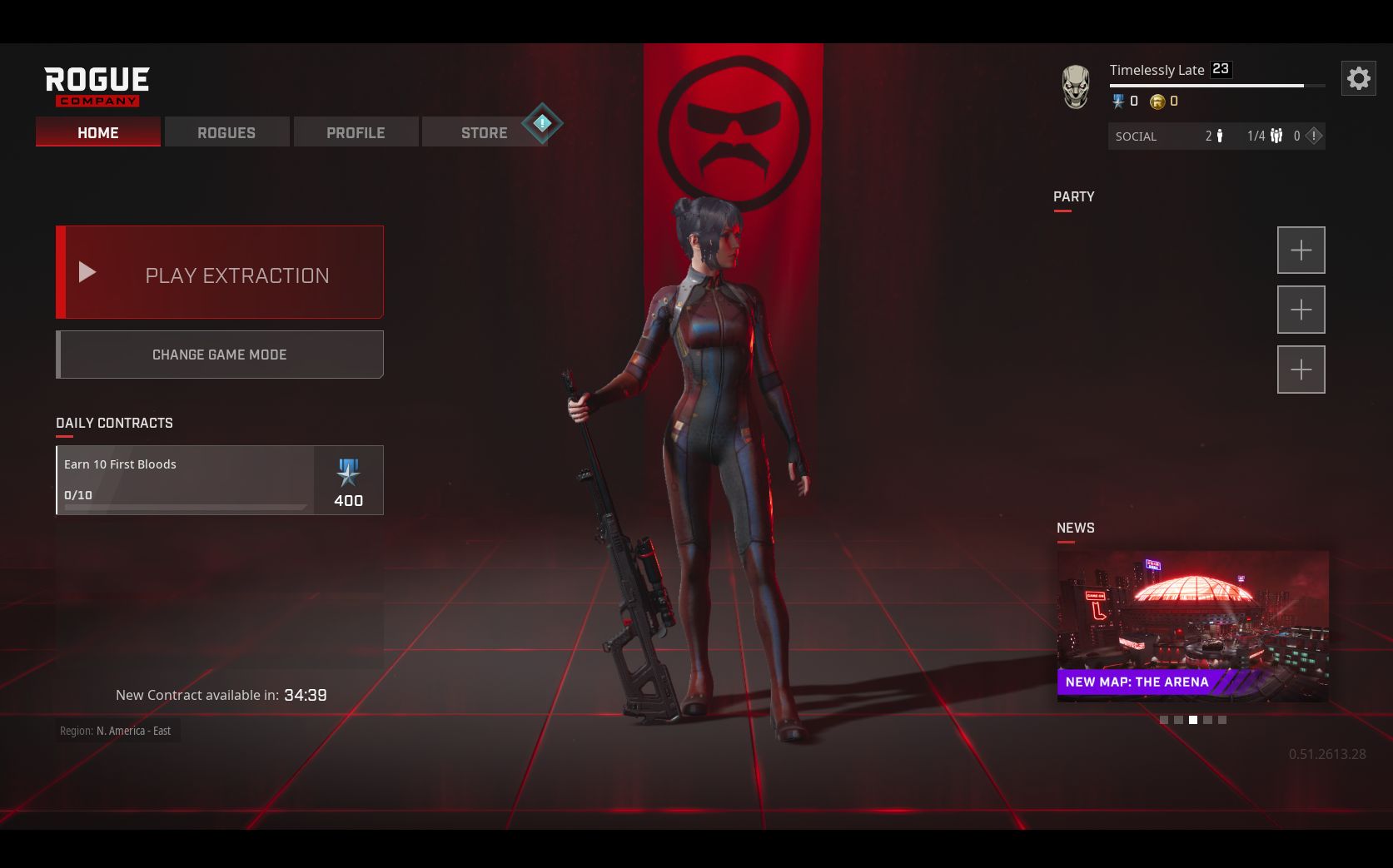Viewport: 1393px width, 868px height.
Task: Open the STORE tab
Action: coord(485,131)
